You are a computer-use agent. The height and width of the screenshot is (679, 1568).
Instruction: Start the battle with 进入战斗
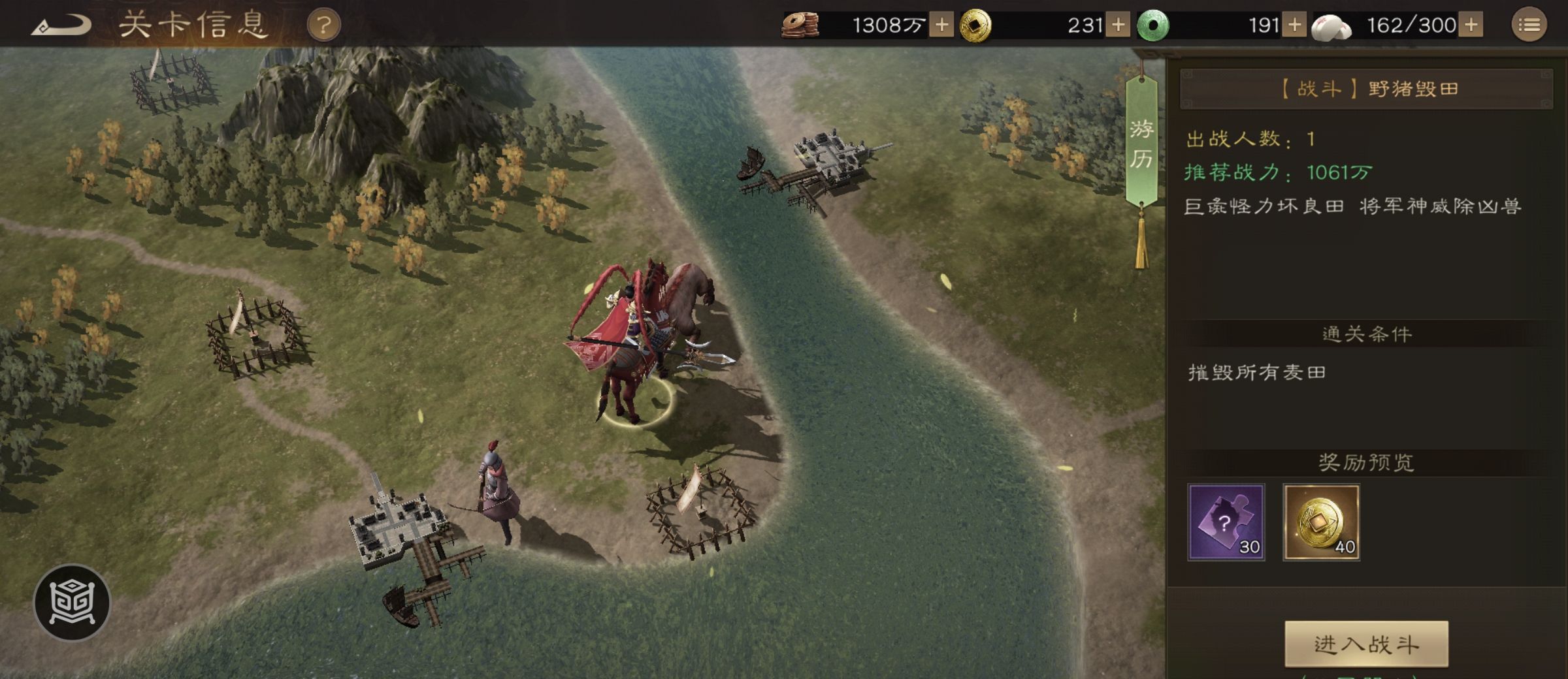tap(1366, 644)
